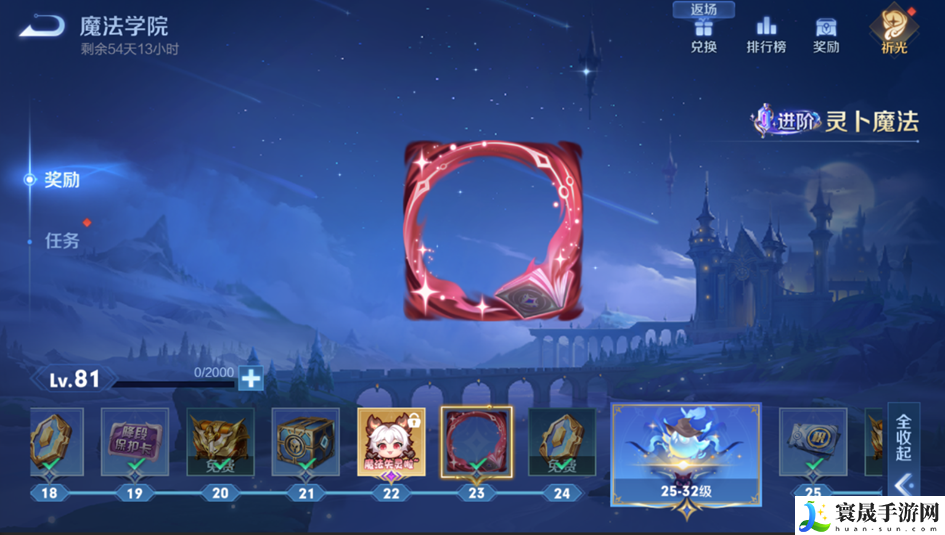Open the 排行榜 leaderboard
This screenshot has height=535, width=945.
766,34
